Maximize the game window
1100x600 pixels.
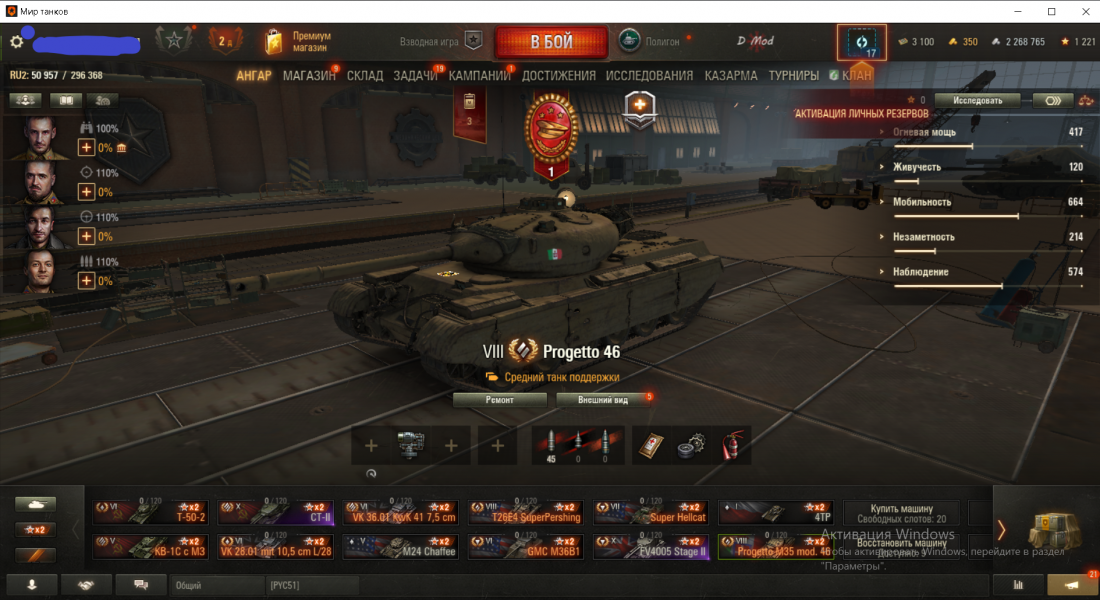point(1051,11)
